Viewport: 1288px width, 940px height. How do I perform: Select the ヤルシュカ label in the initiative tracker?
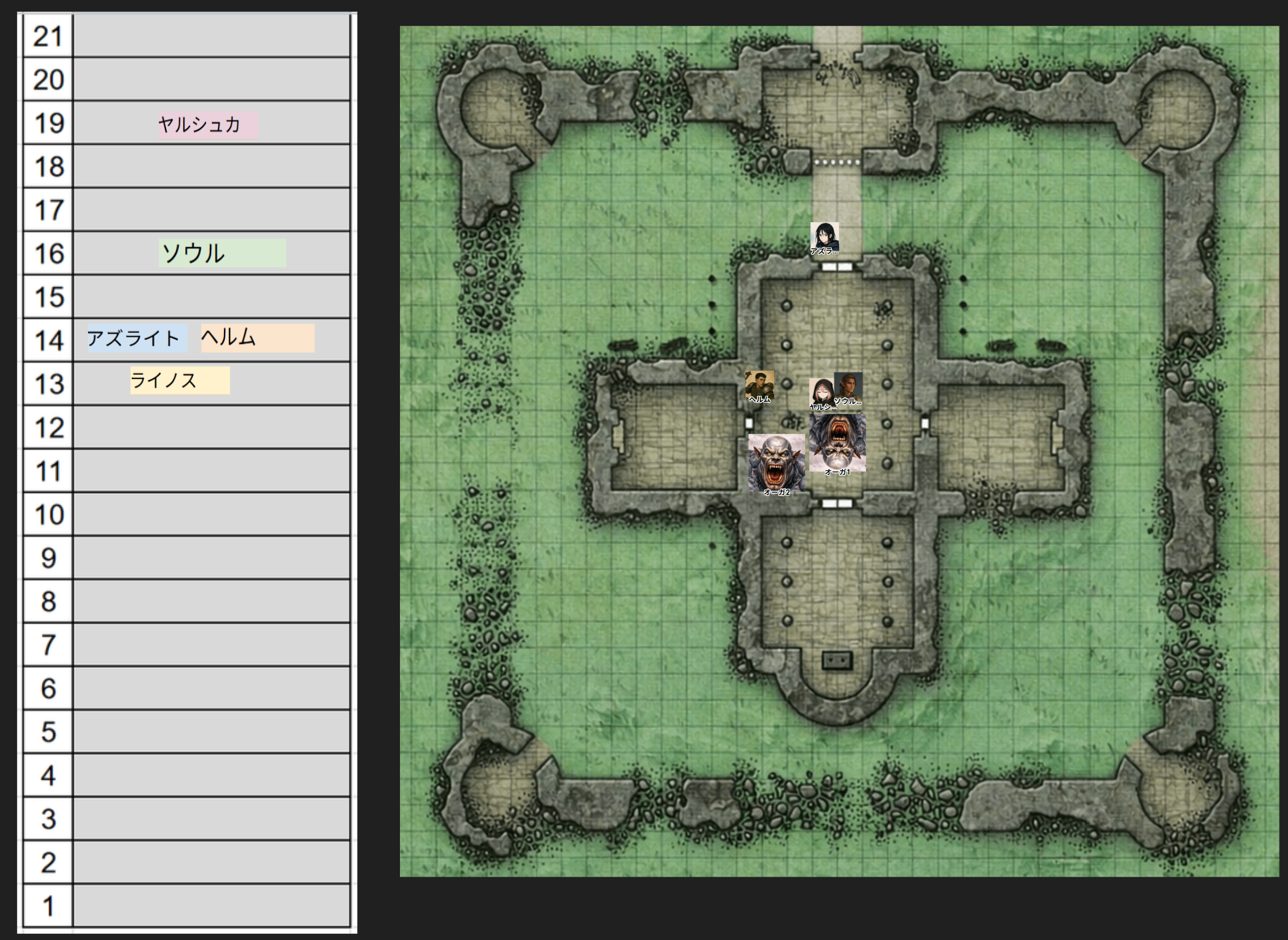[x=207, y=125]
